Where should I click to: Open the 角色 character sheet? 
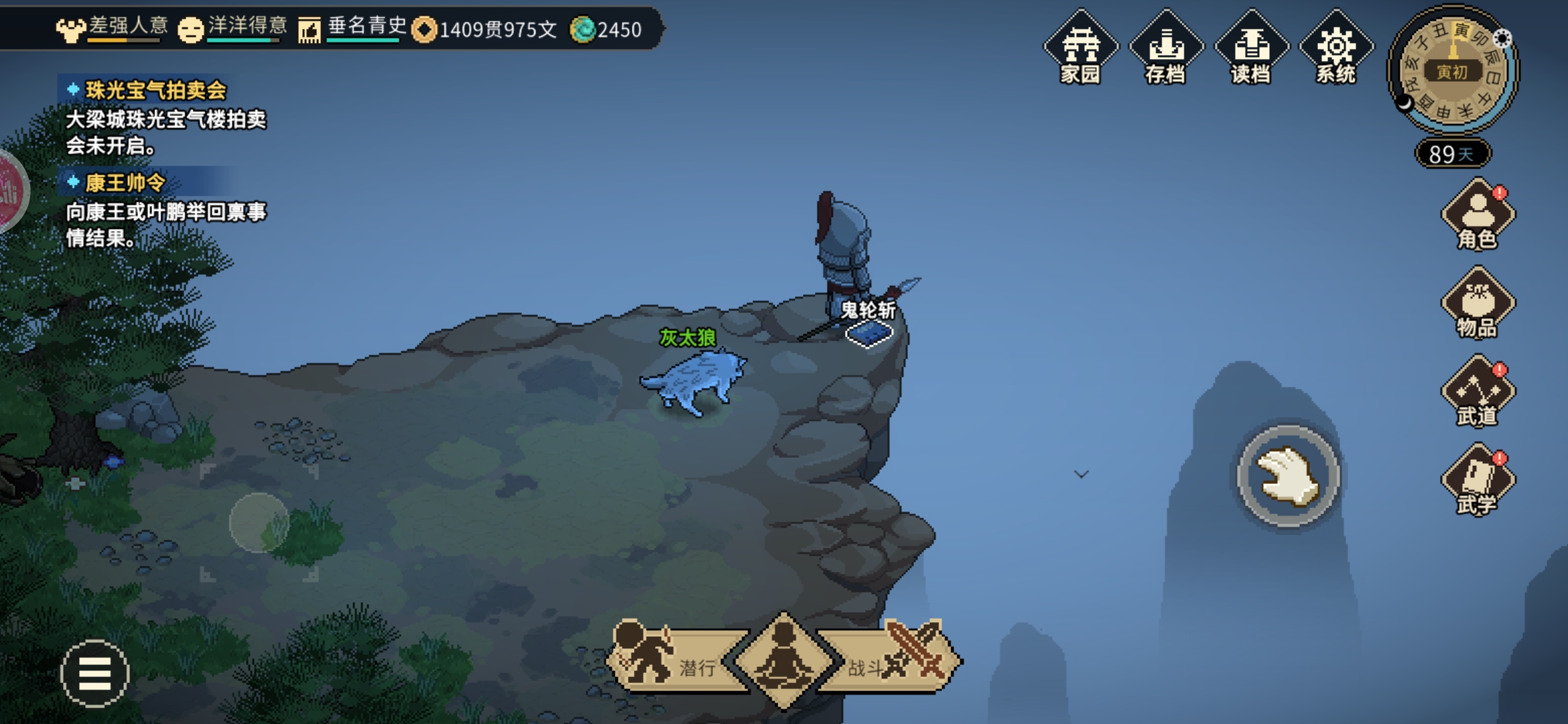pyautogui.click(x=1478, y=216)
